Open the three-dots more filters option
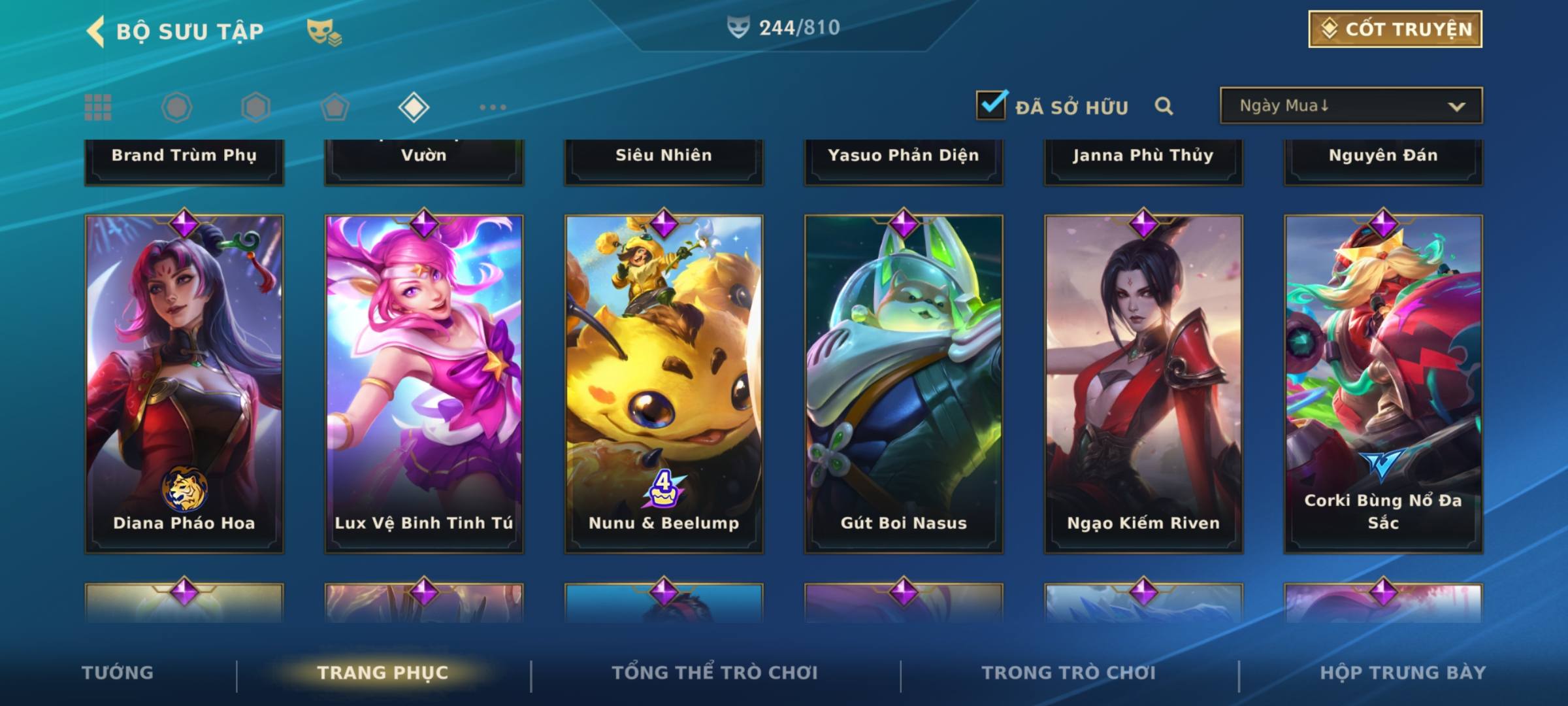This screenshot has width=1568, height=706. click(493, 107)
